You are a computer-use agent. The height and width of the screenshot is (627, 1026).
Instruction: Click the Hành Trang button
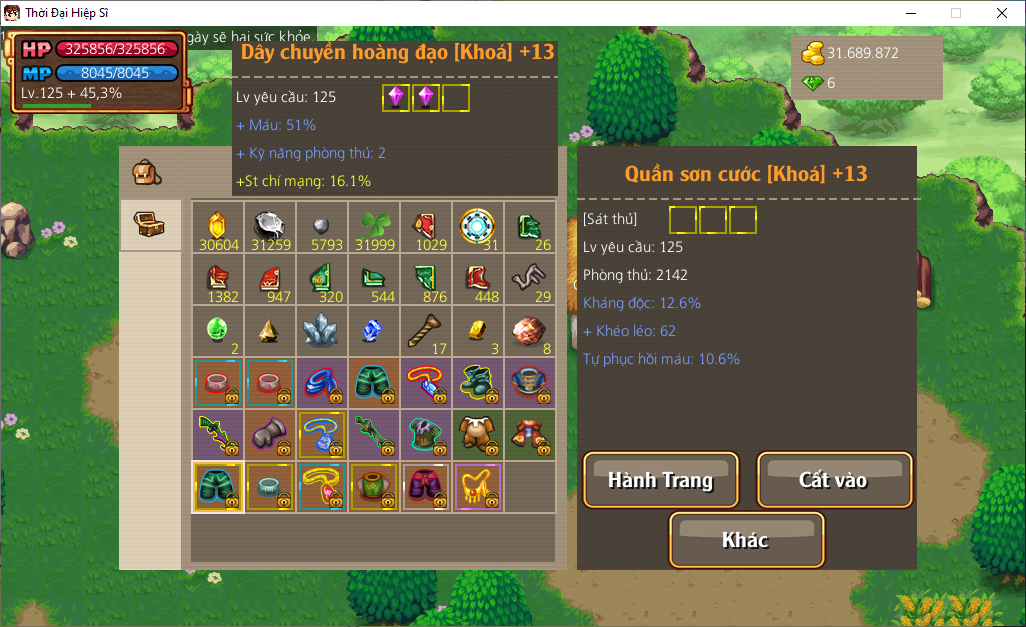pos(661,480)
